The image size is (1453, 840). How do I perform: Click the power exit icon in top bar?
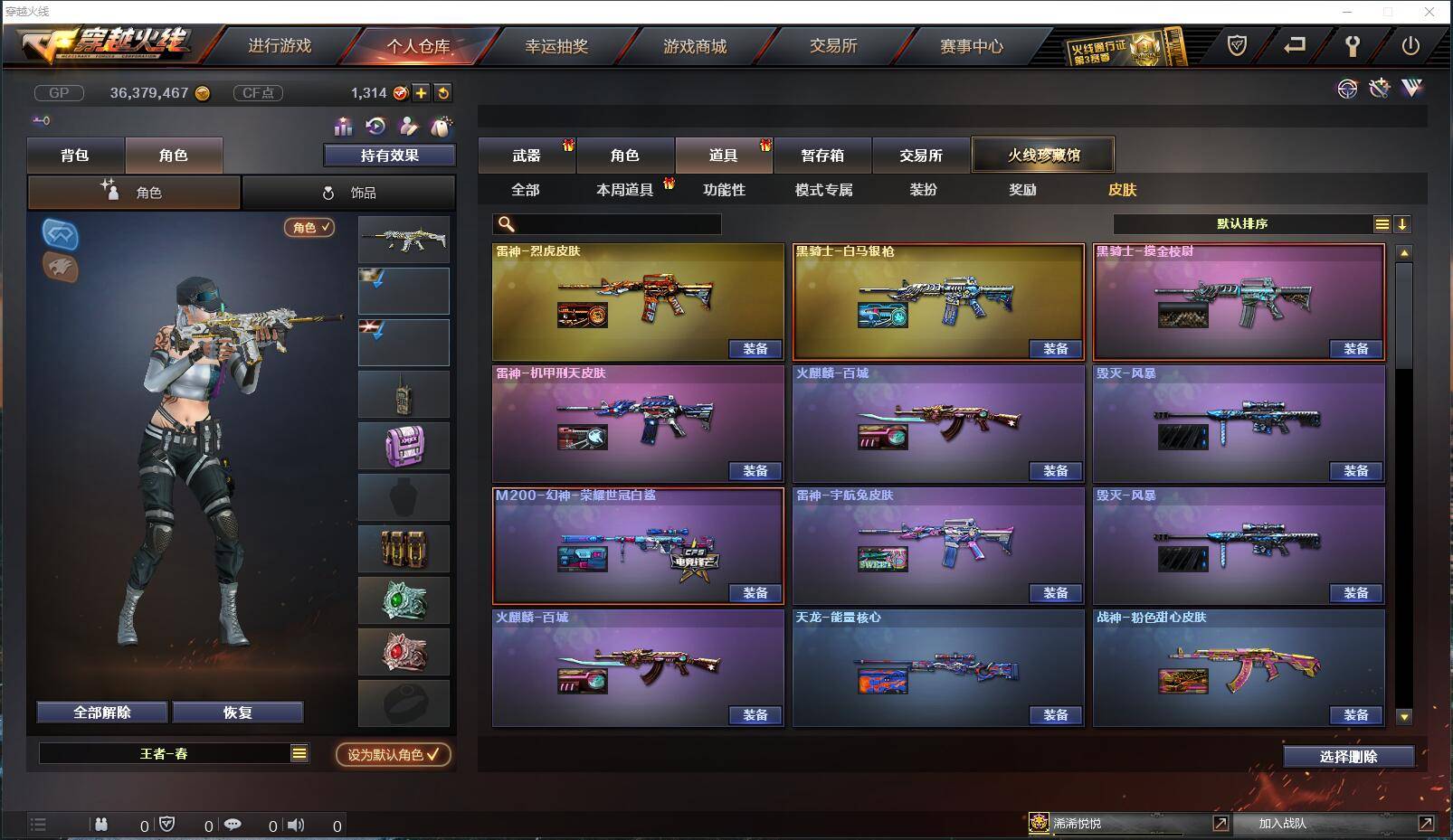tap(1410, 46)
